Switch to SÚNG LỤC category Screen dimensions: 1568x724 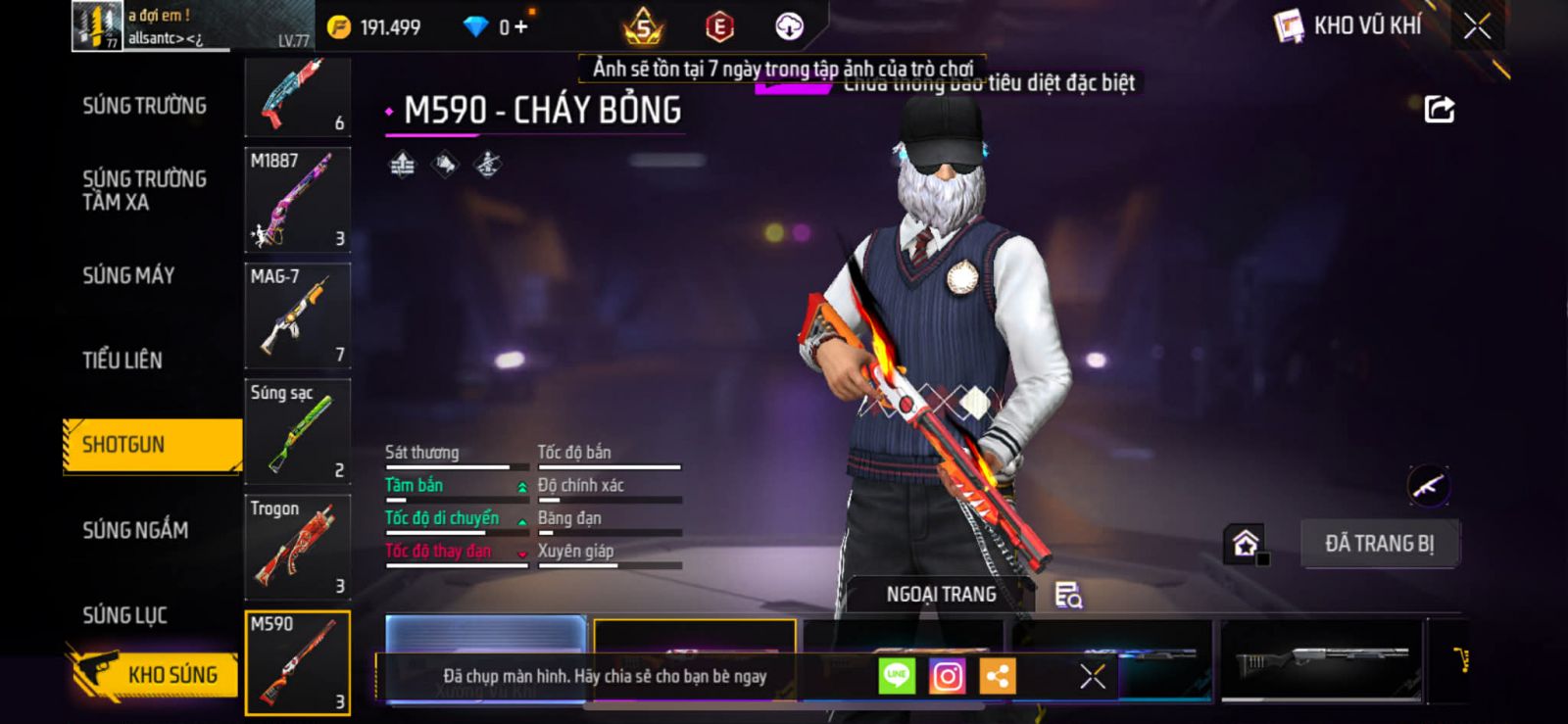[124, 615]
